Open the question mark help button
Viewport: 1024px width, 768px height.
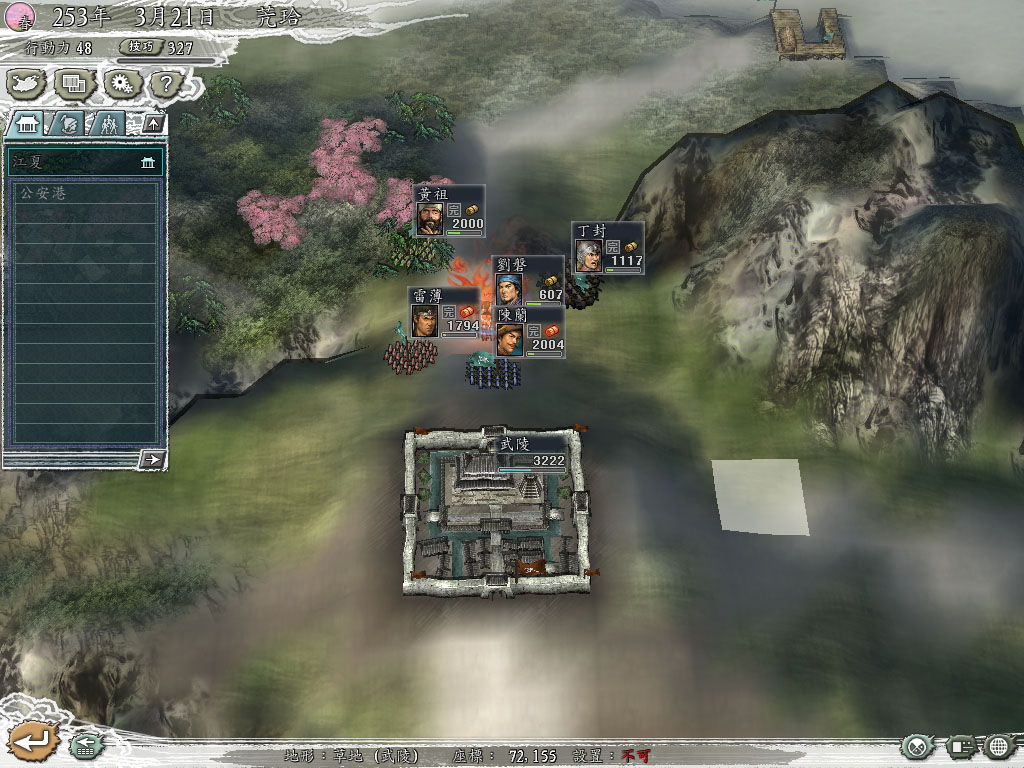pos(162,84)
